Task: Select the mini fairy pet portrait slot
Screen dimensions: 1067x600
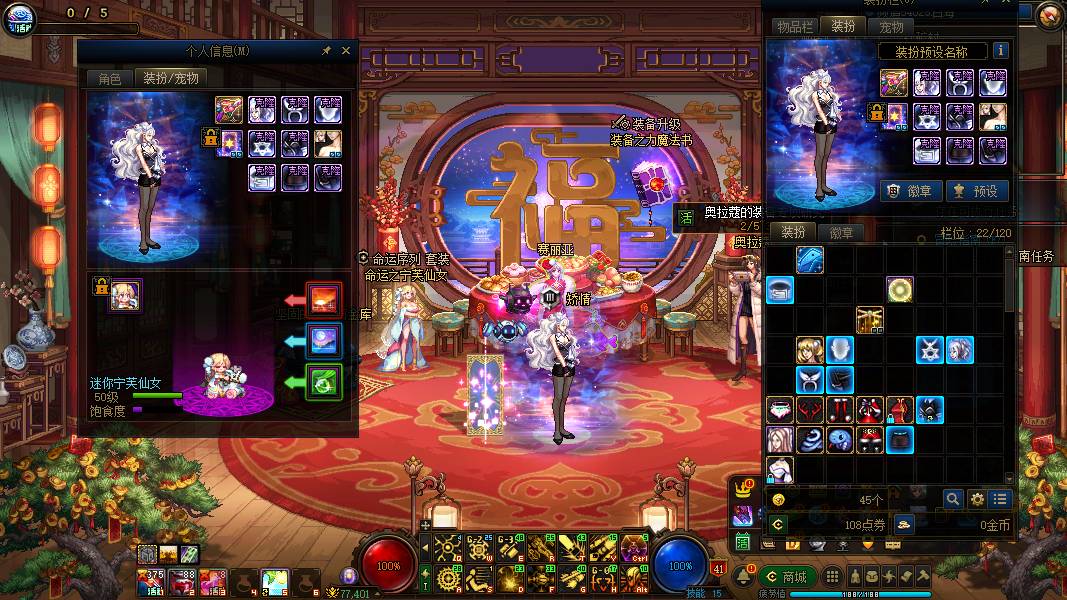Action: tap(126, 295)
